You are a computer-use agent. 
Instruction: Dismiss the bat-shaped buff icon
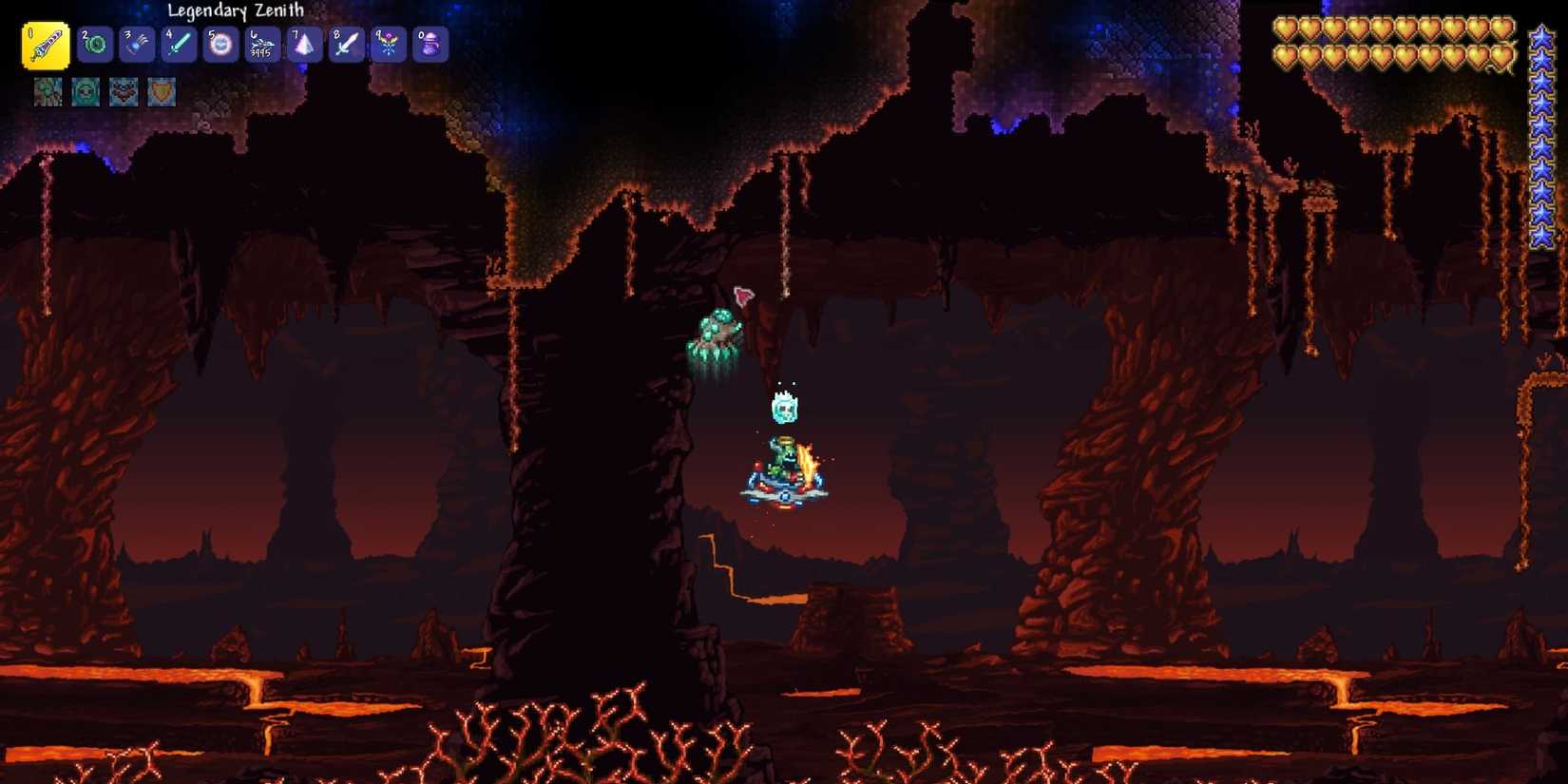[124, 91]
